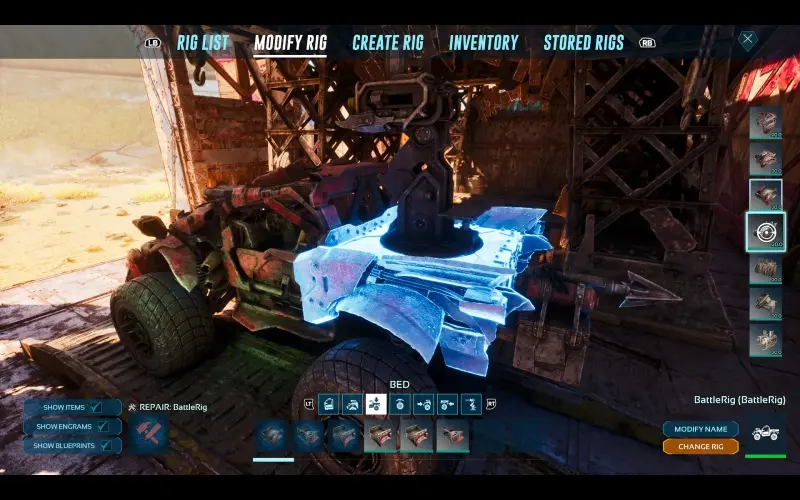
Task: Switch to Stored Rigs tab
Action: click(x=583, y=43)
